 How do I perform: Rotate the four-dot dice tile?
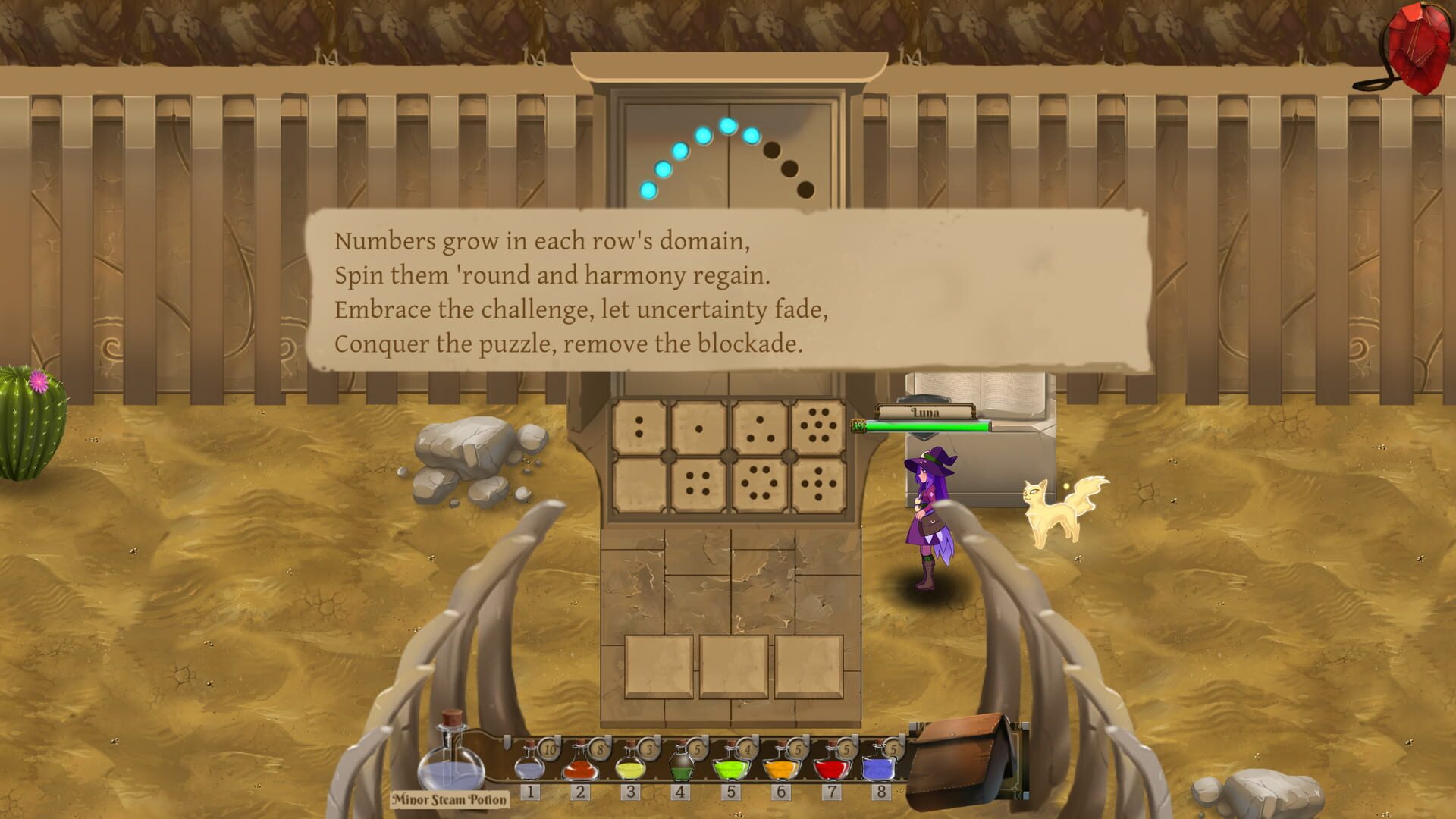pos(697,485)
